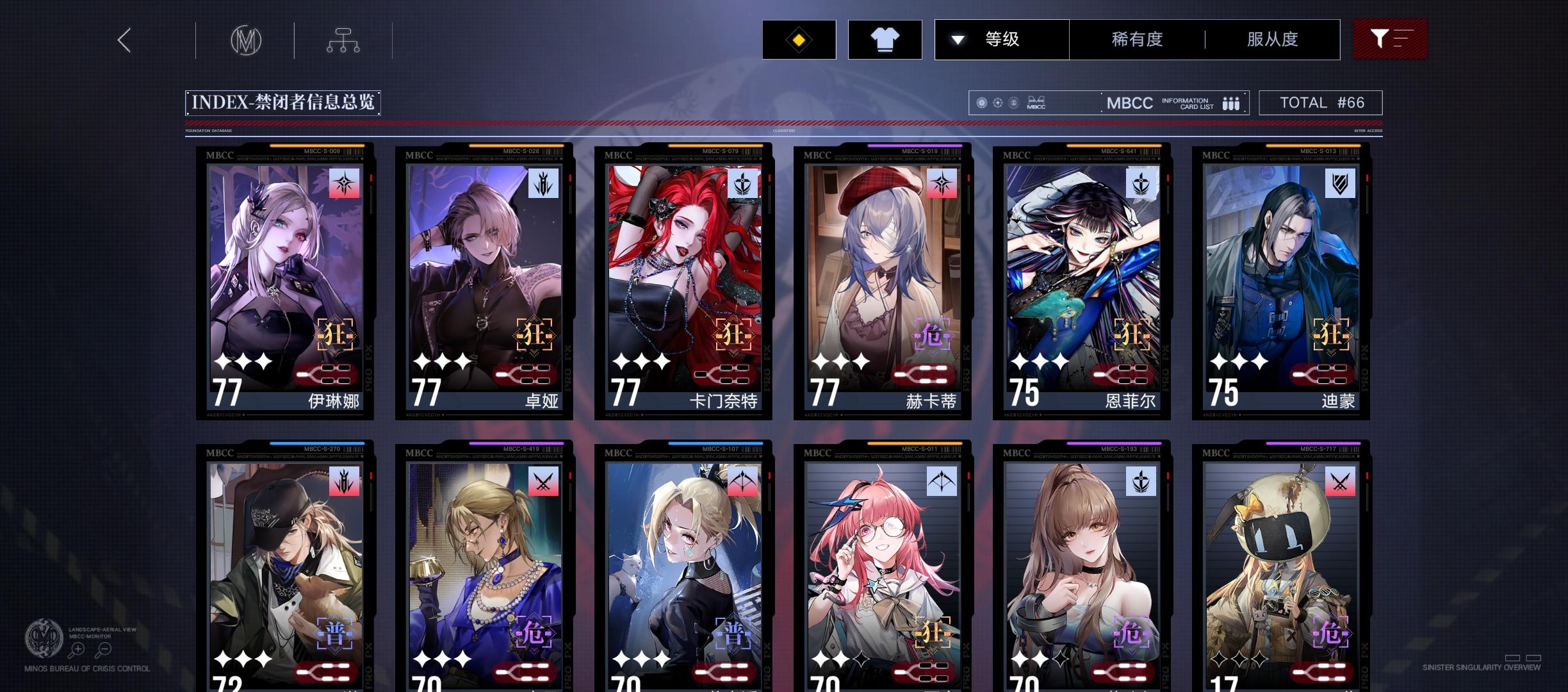This screenshot has height=692, width=1568.
Task: Switch sorting to 稀有度 tab
Action: click(x=1138, y=39)
